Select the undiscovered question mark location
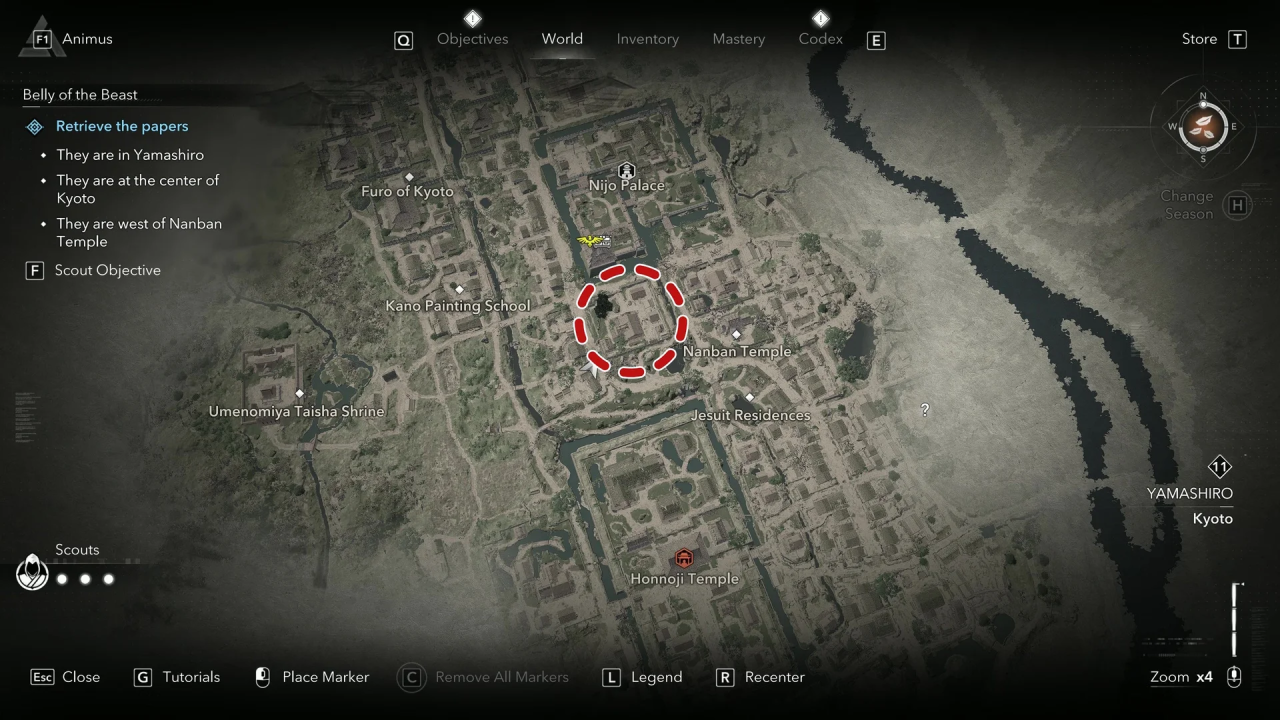The image size is (1280, 720). pos(925,410)
